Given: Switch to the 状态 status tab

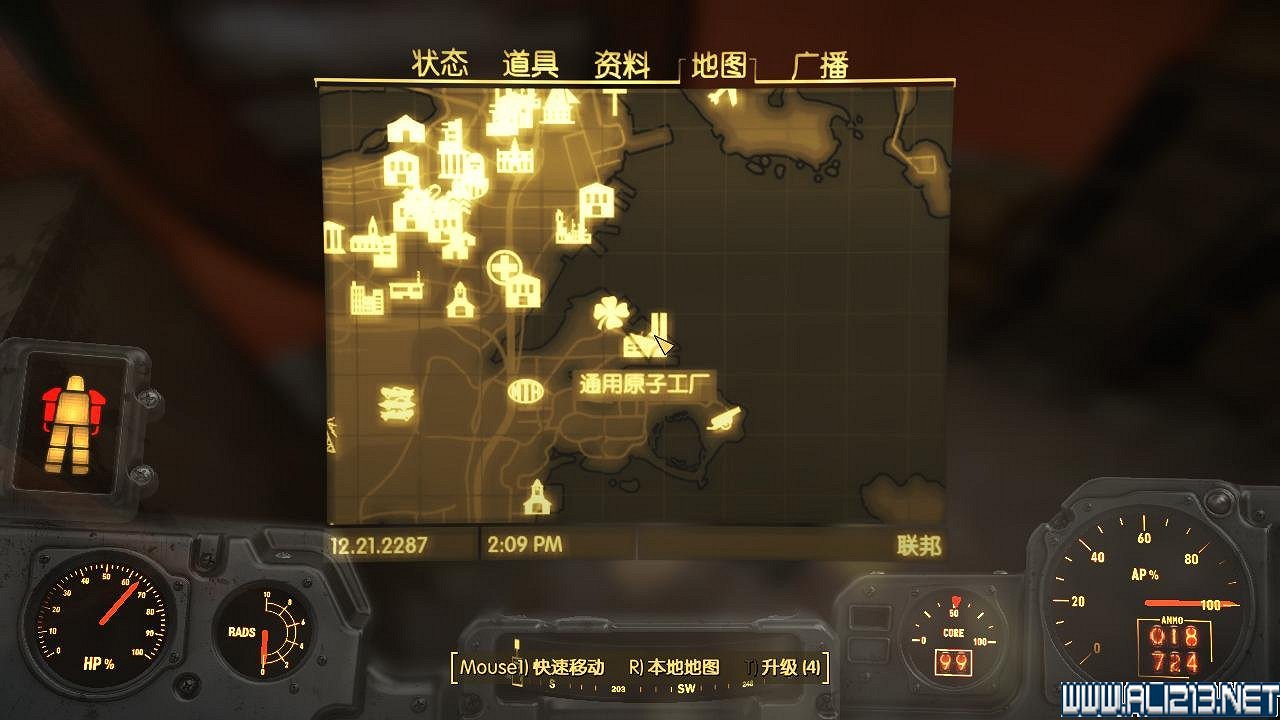Looking at the screenshot, I should click(x=440, y=63).
